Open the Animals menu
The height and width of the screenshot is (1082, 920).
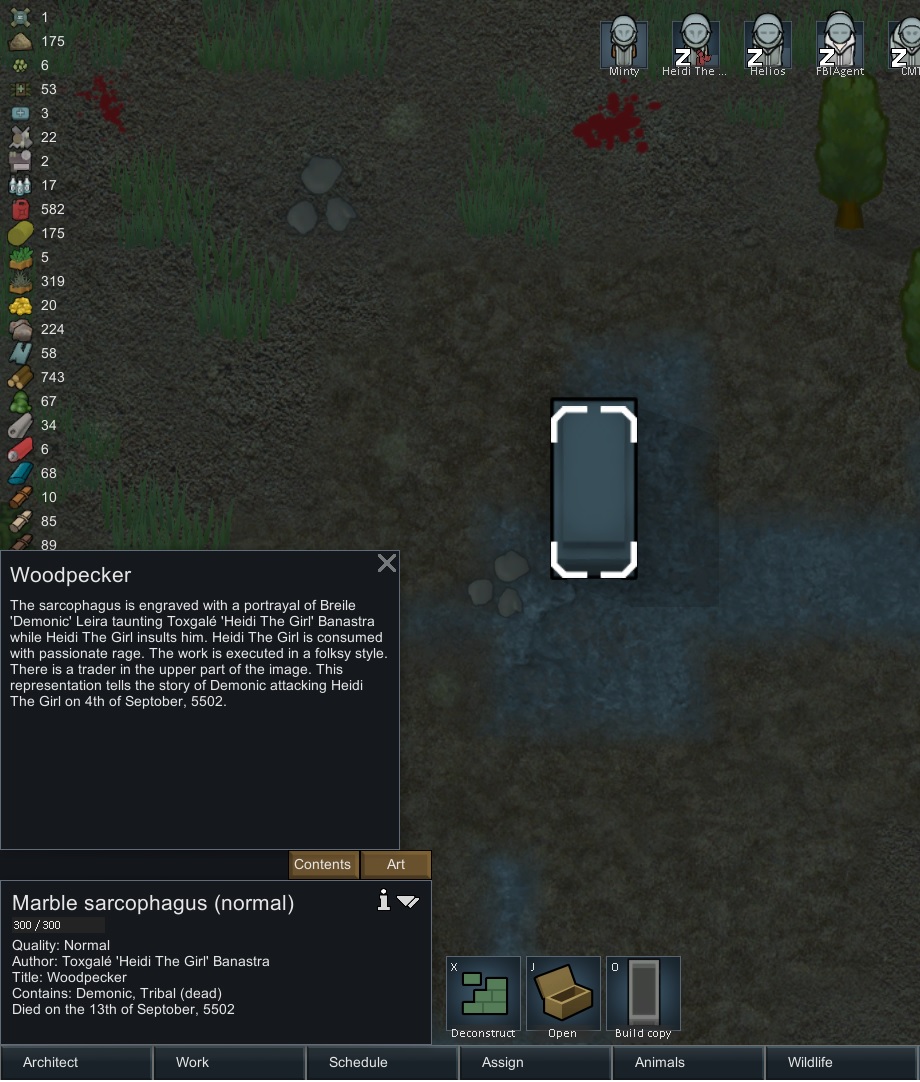click(x=688, y=1062)
